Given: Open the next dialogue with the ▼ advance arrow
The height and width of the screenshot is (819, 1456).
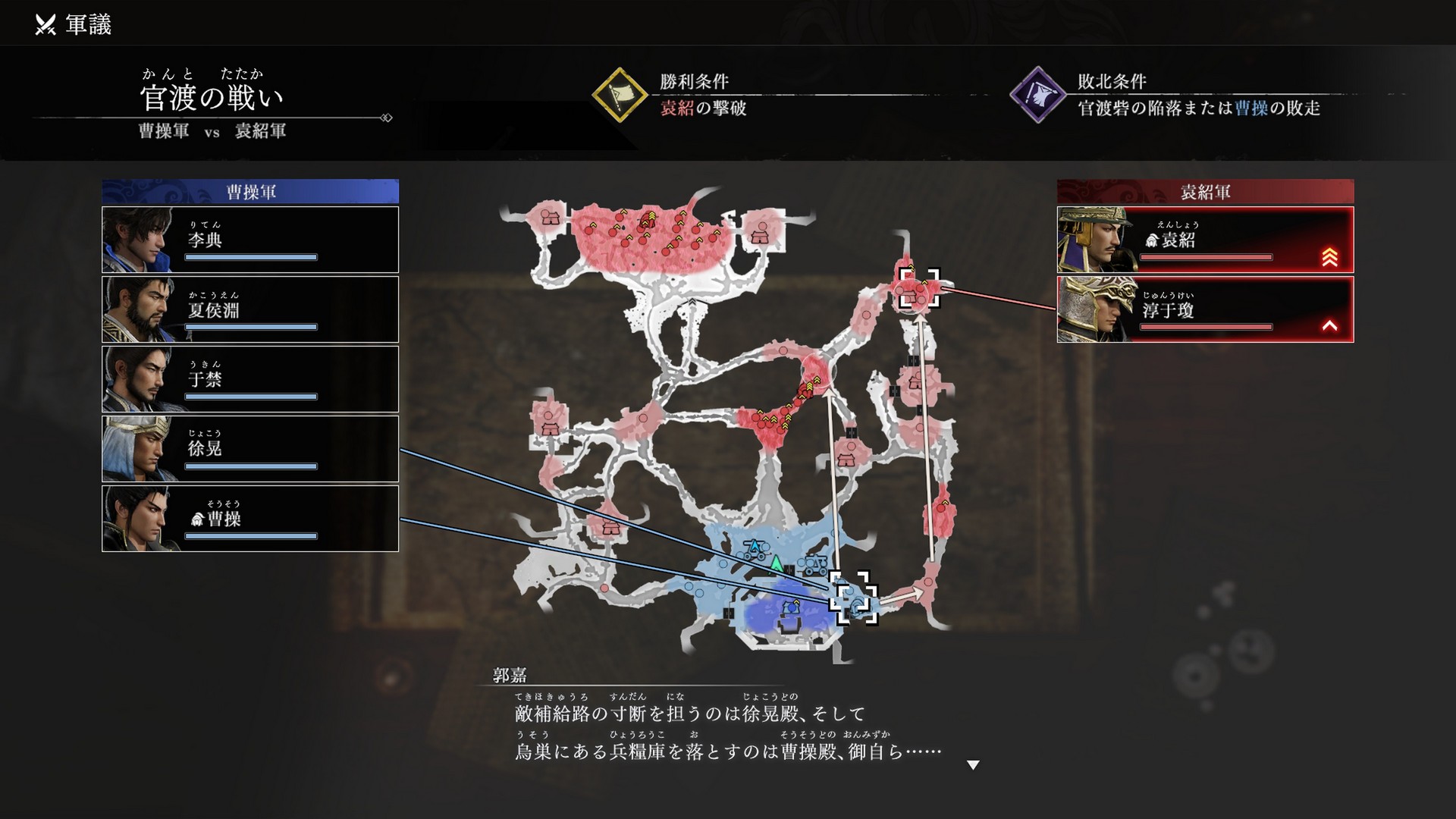Looking at the screenshot, I should [974, 765].
